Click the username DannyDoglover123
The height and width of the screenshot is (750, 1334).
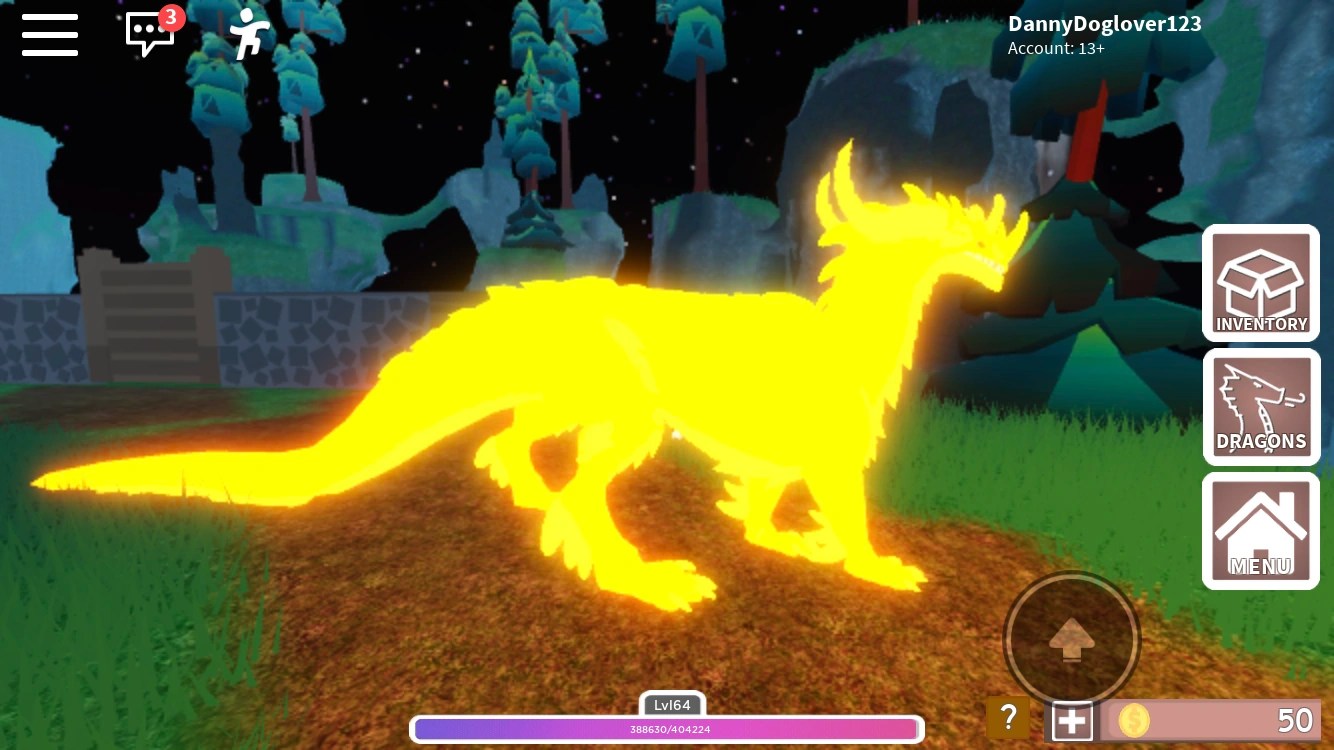pyautogui.click(x=1104, y=23)
